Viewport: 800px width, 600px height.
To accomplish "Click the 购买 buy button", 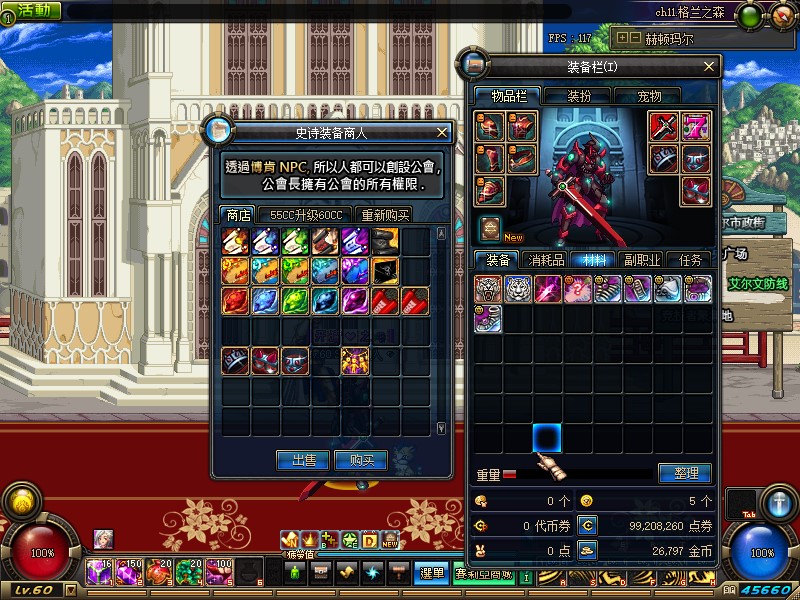I will click(361, 460).
